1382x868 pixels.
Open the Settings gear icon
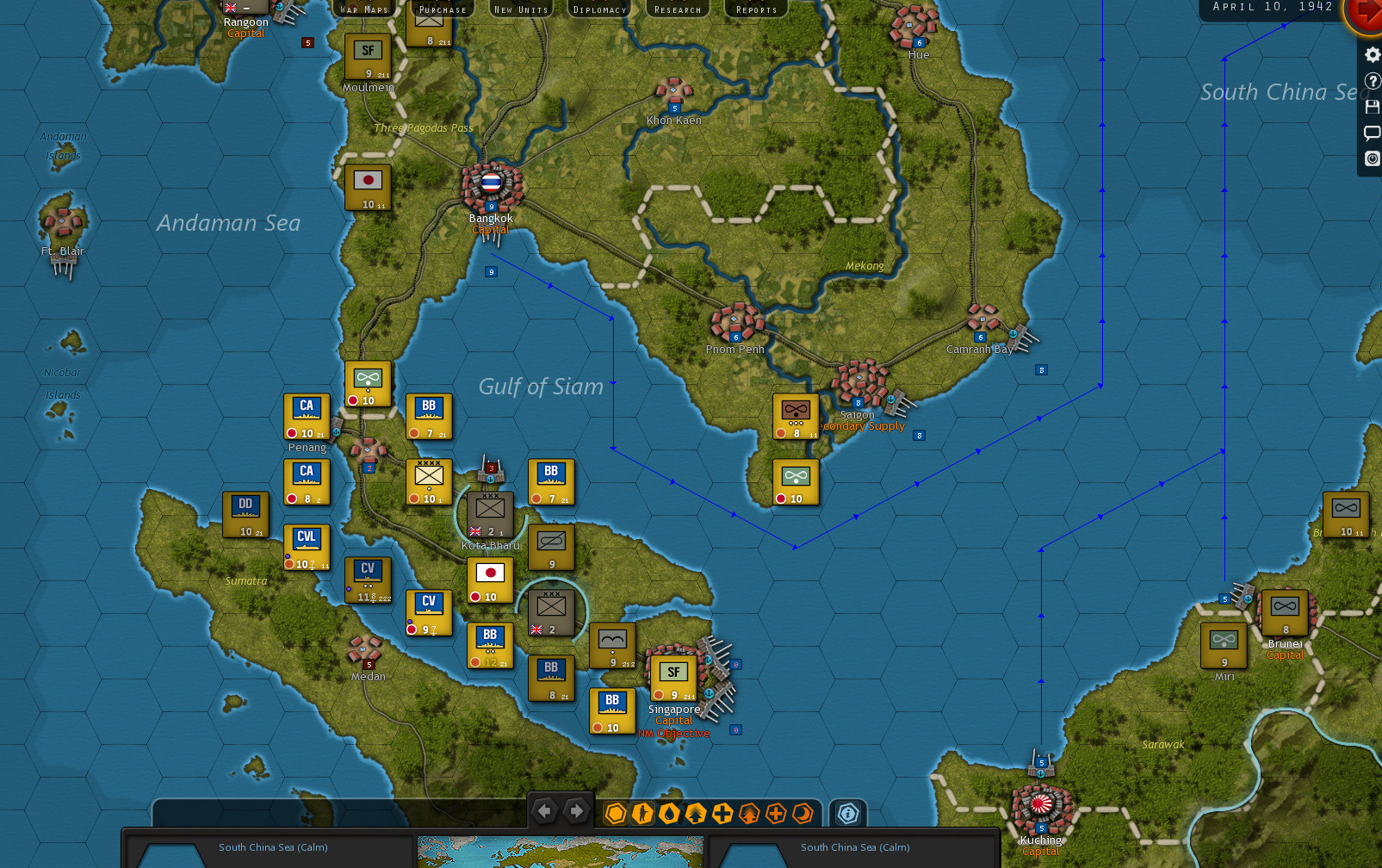1372,53
